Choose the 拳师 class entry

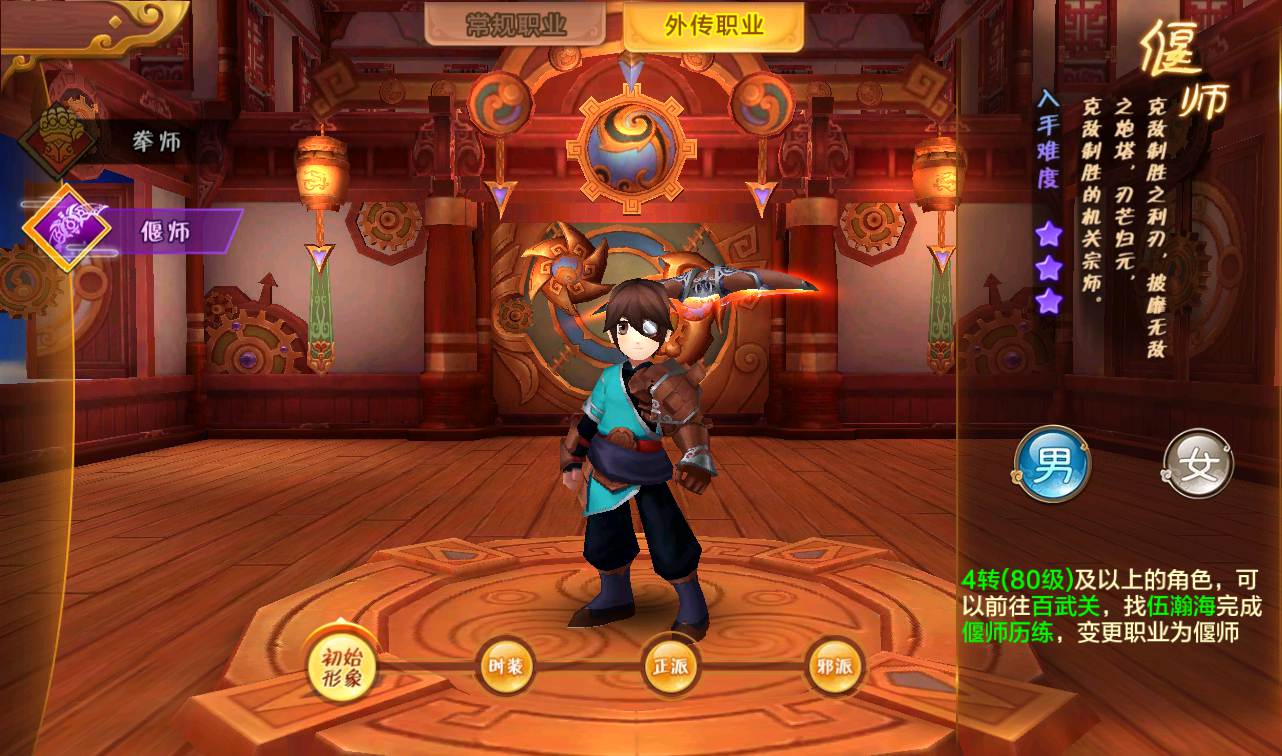click(130, 141)
